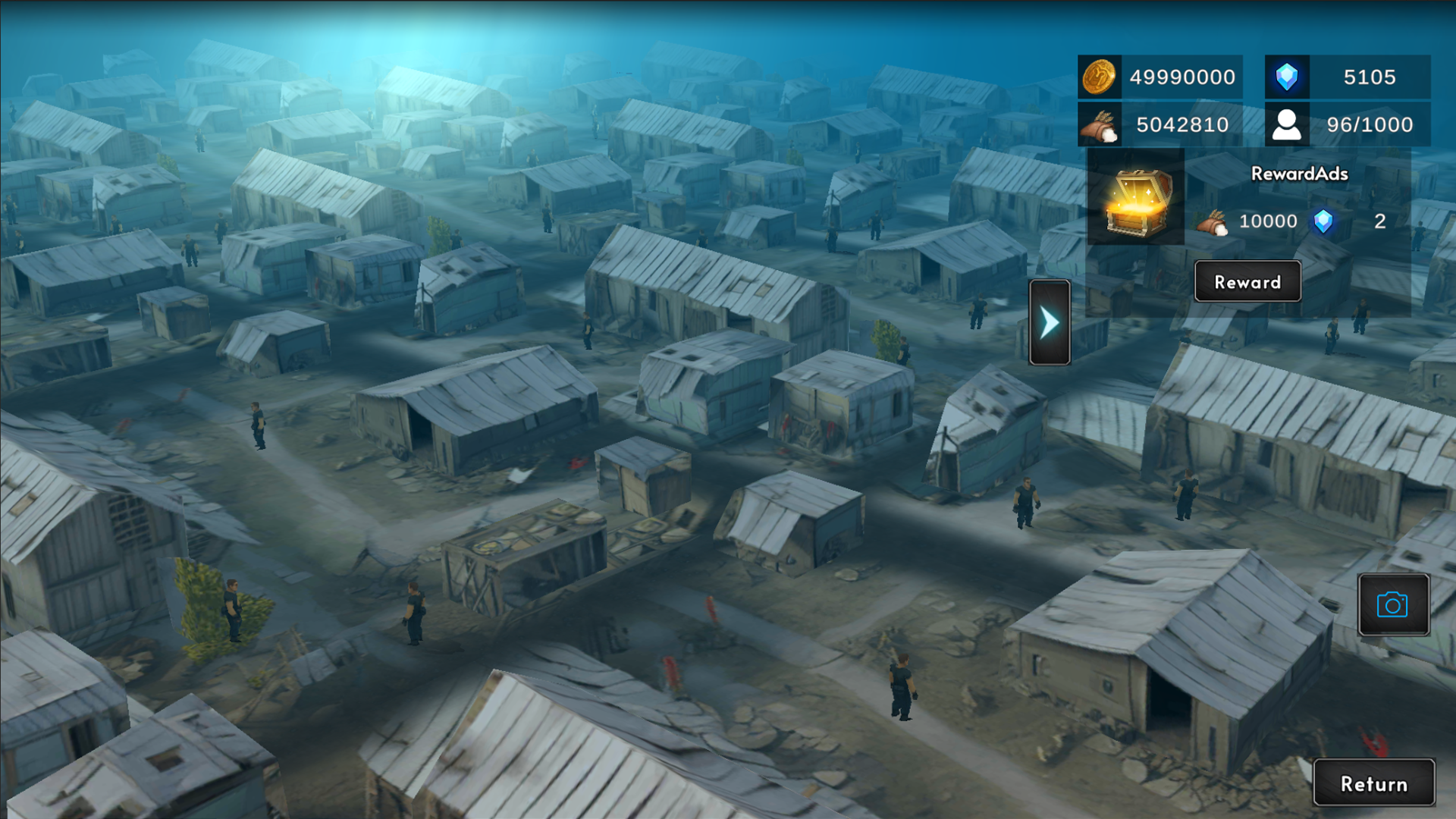Open the camera screenshot tool
Viewport: 1456px width, 819px height.
click(1394, 604)
